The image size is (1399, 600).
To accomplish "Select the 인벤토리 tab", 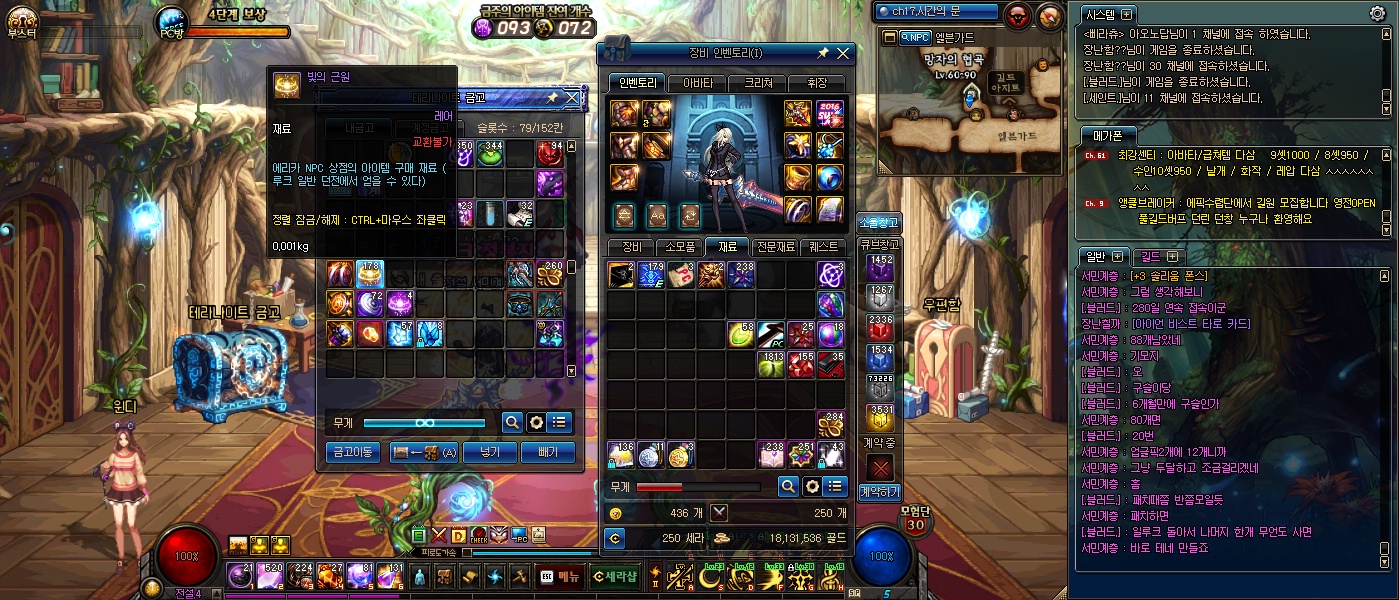I will (636, 83).
